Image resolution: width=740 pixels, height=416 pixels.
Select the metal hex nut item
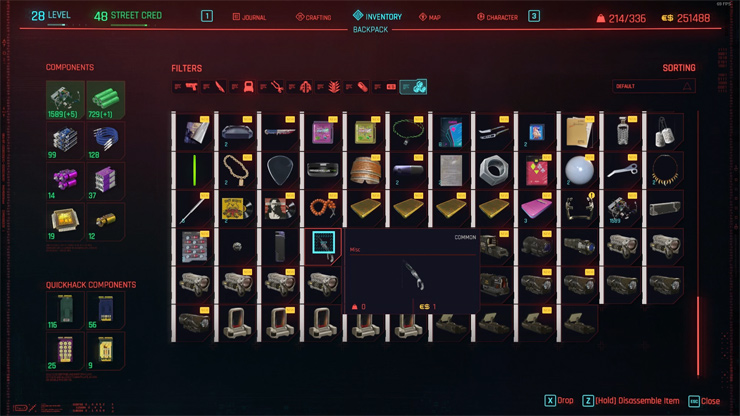492,169
